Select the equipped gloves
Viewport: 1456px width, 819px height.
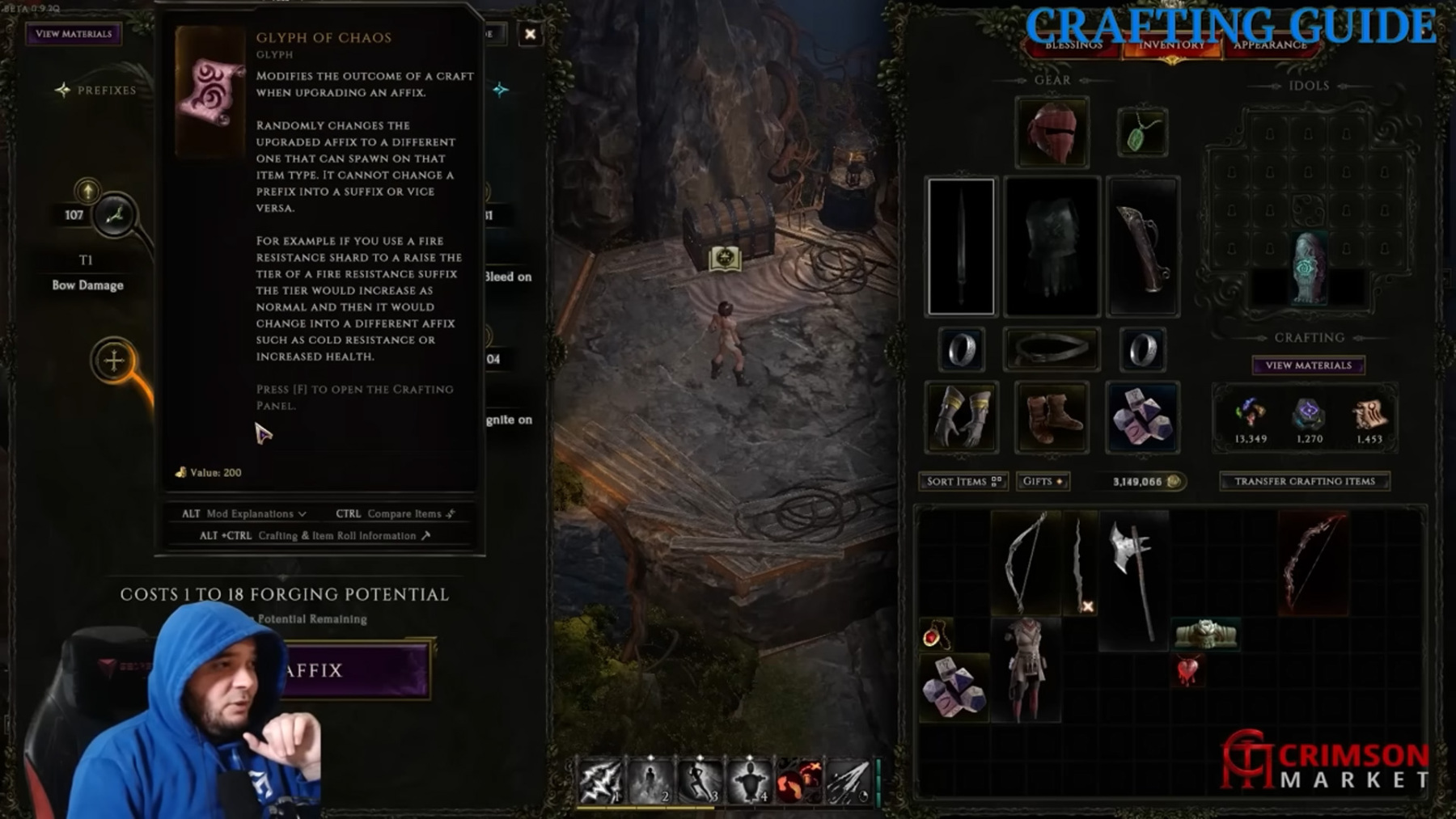tap(962, 417)
